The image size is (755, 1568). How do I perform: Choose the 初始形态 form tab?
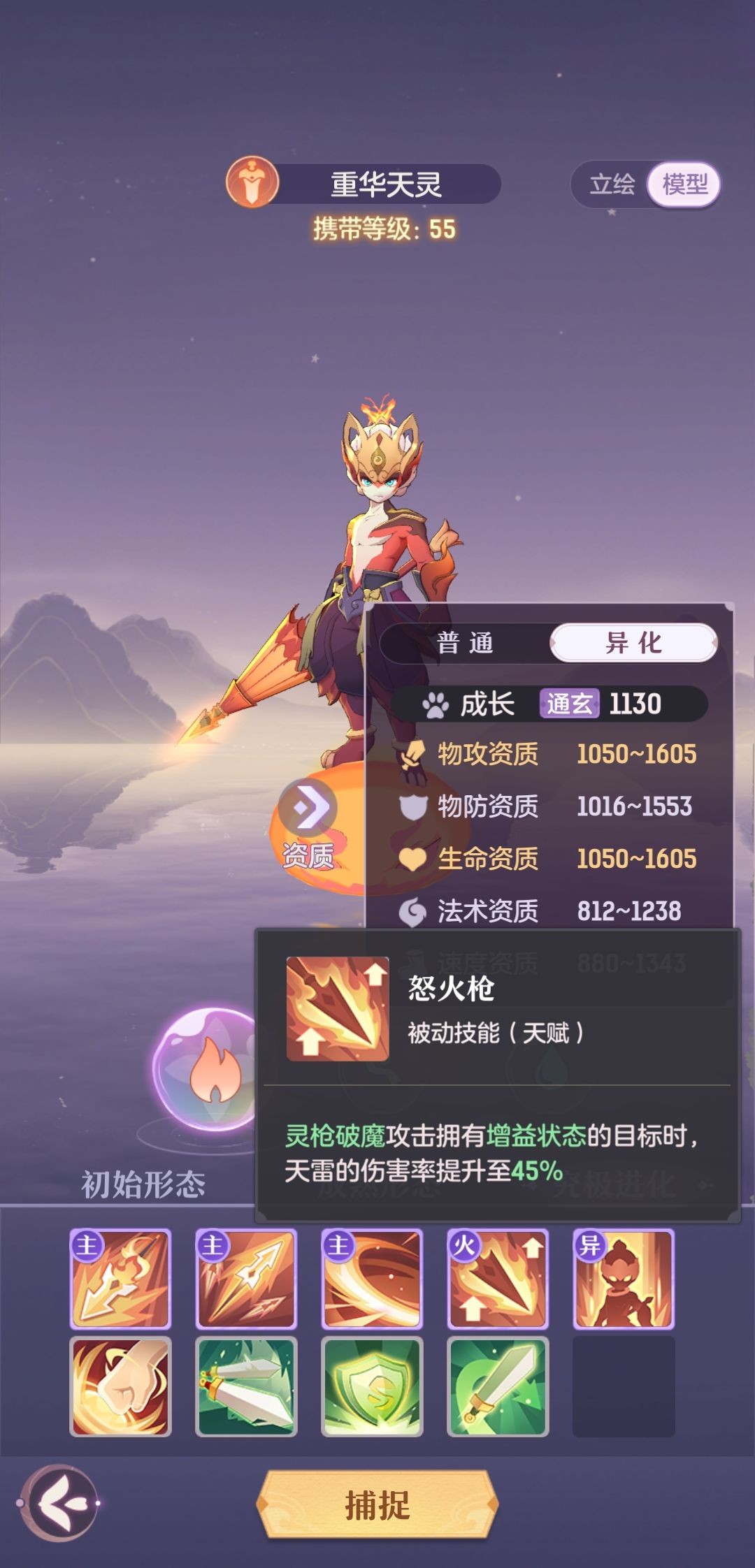(143, 1184)
